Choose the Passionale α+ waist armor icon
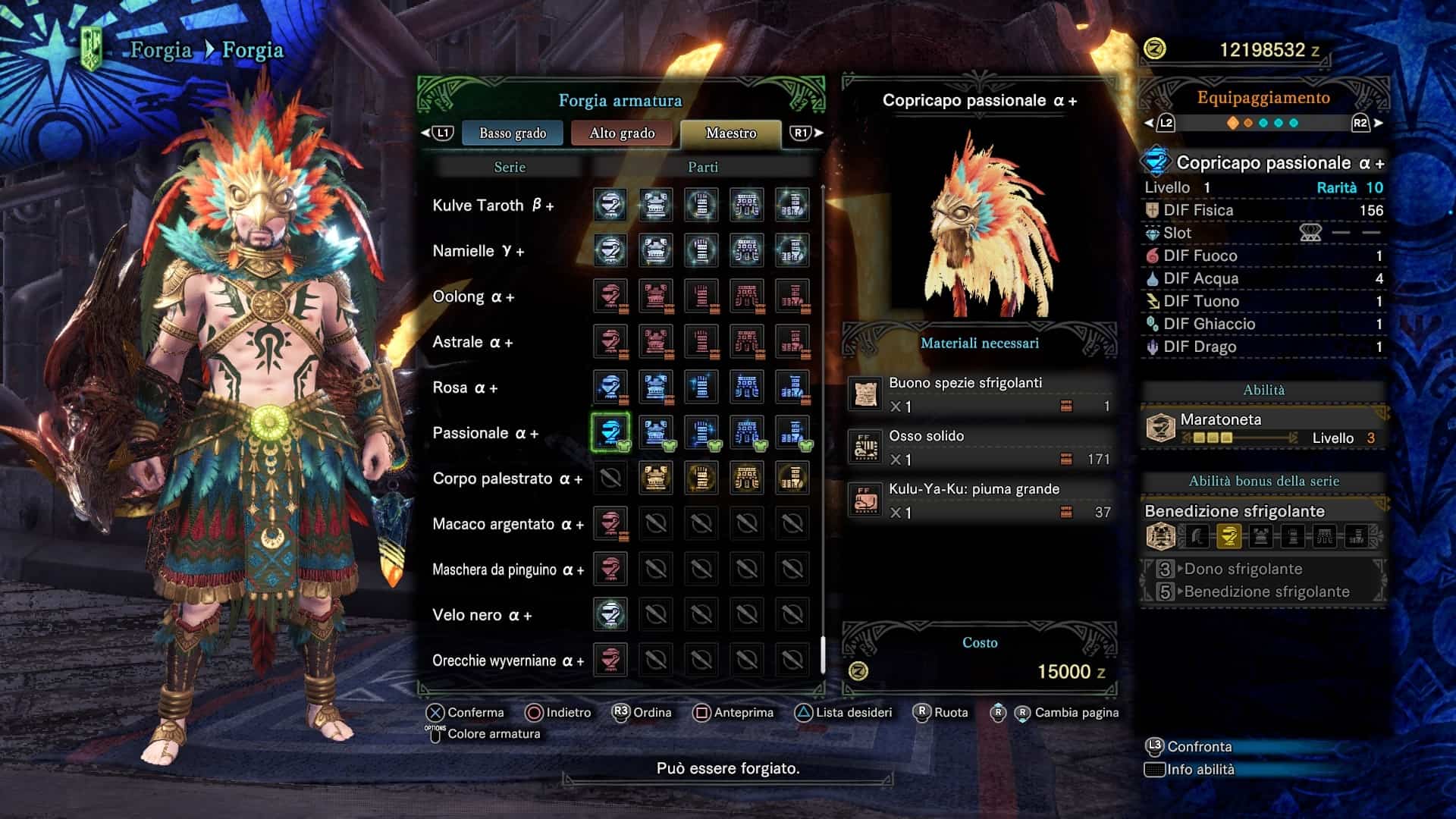1456x819 pixels. (747, 432)
